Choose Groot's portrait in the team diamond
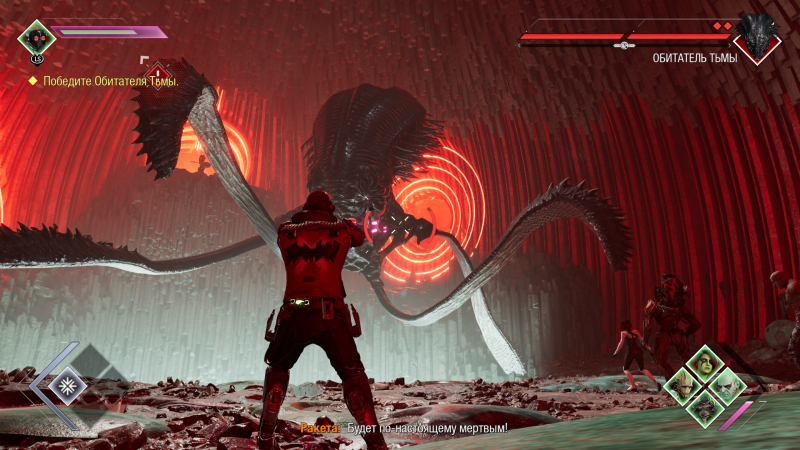 [x=682, y=385]
